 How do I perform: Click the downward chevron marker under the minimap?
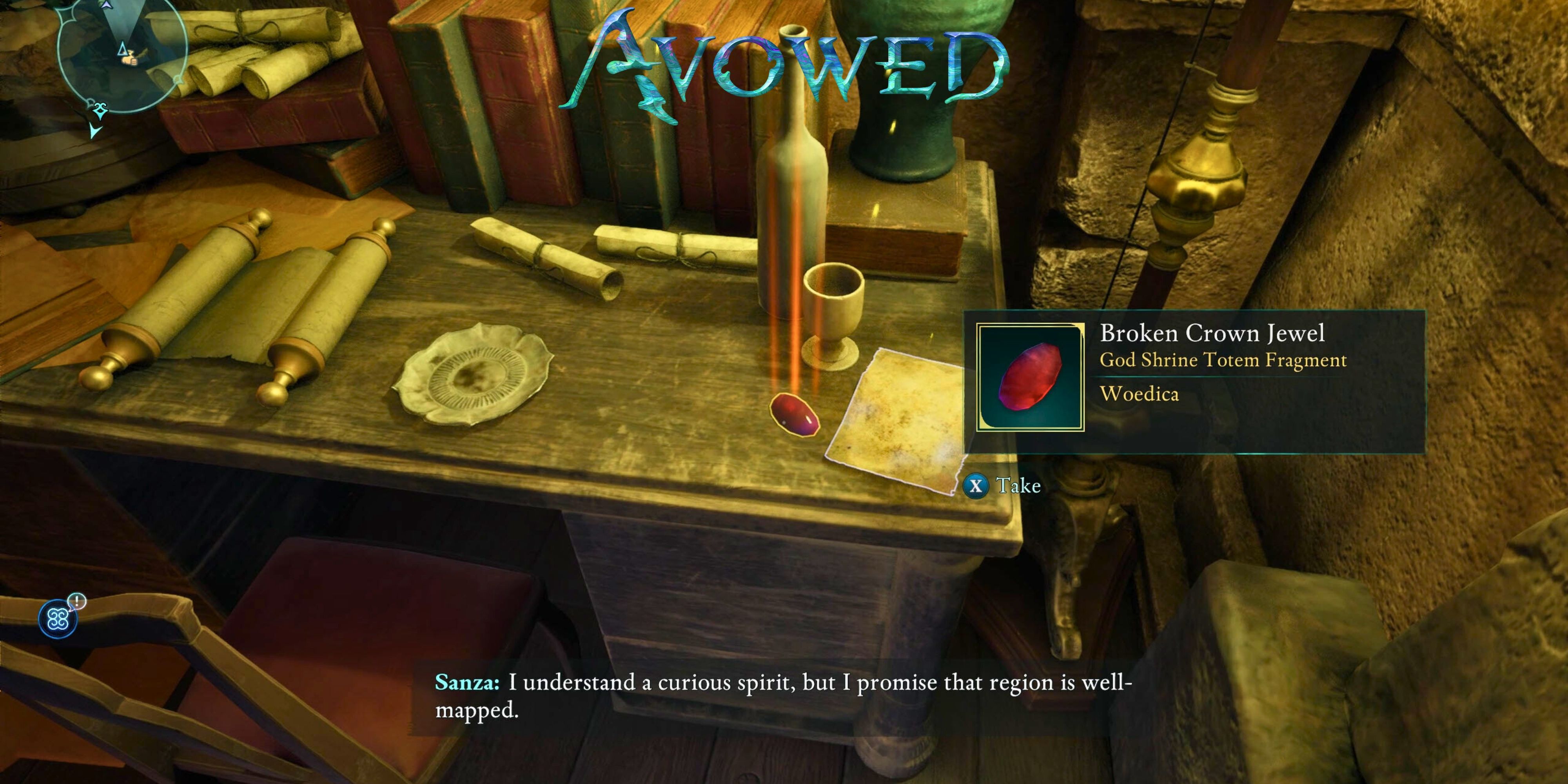96,130
